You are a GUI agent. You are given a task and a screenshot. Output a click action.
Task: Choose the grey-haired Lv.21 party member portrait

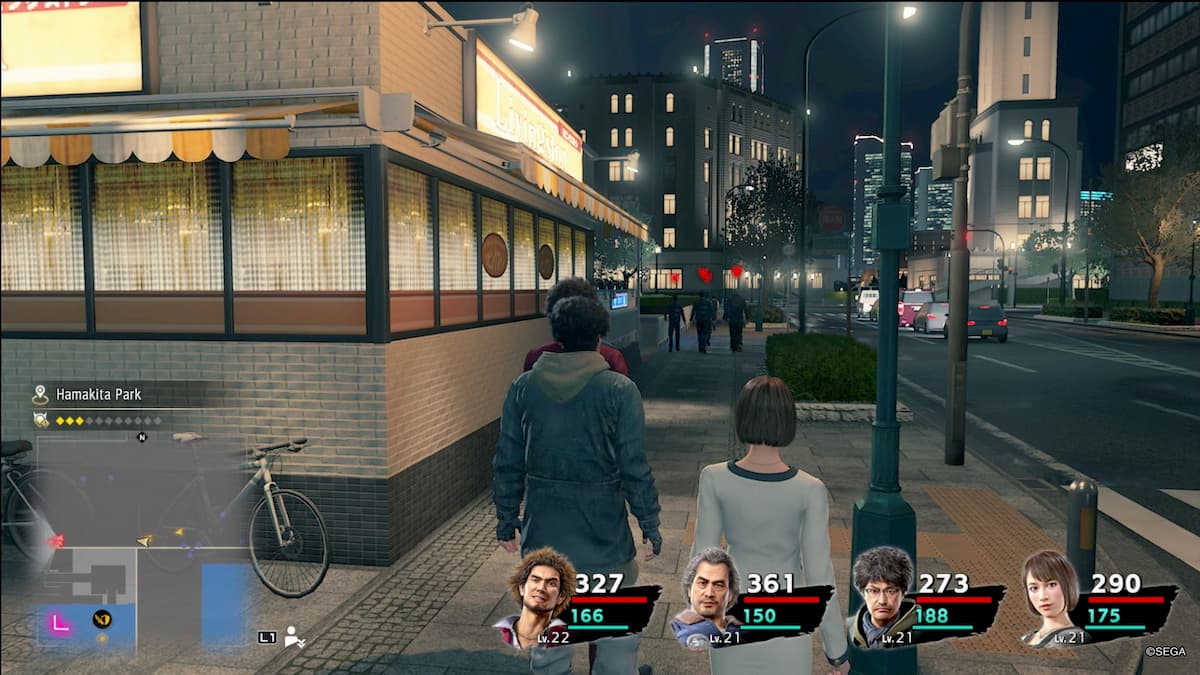(708, 598)
